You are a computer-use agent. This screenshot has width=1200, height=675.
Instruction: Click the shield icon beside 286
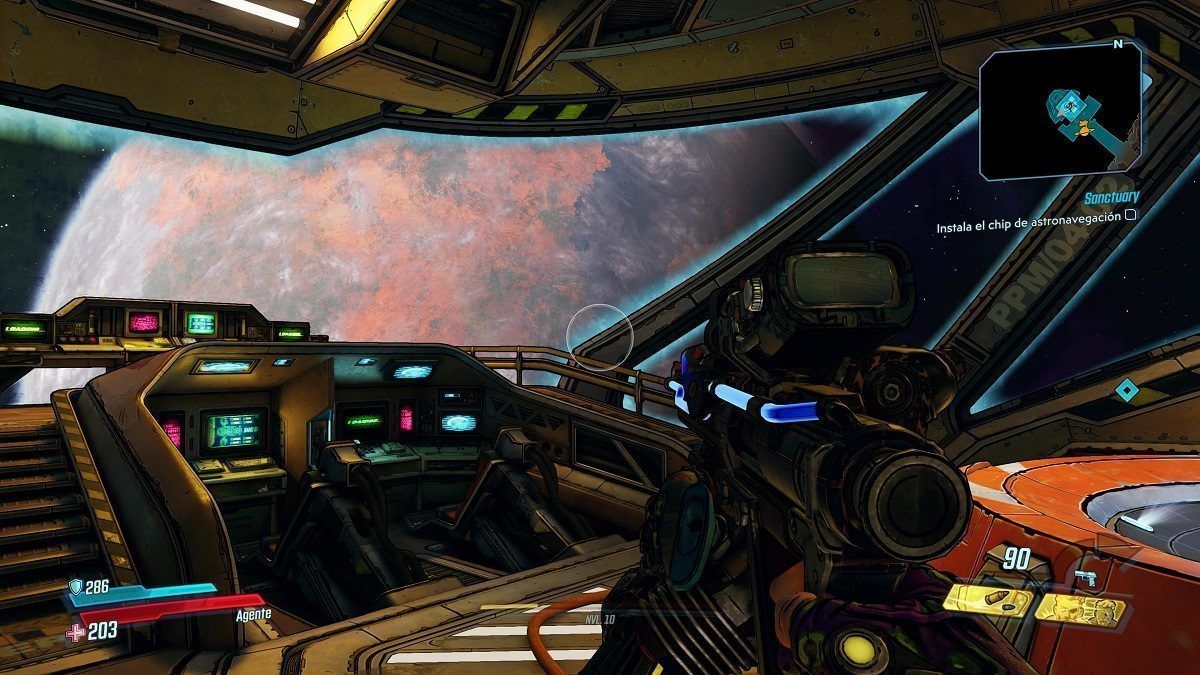[75, 586]
